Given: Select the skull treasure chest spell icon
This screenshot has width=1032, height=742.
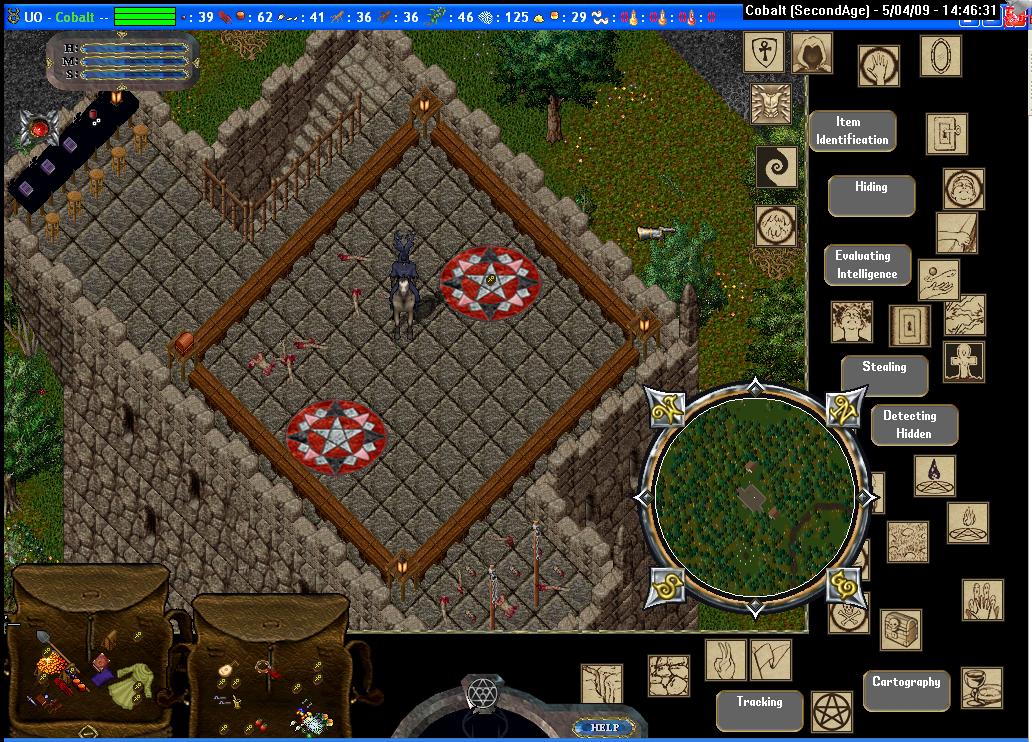Looking at the screenshot, I should click(901, 630).
